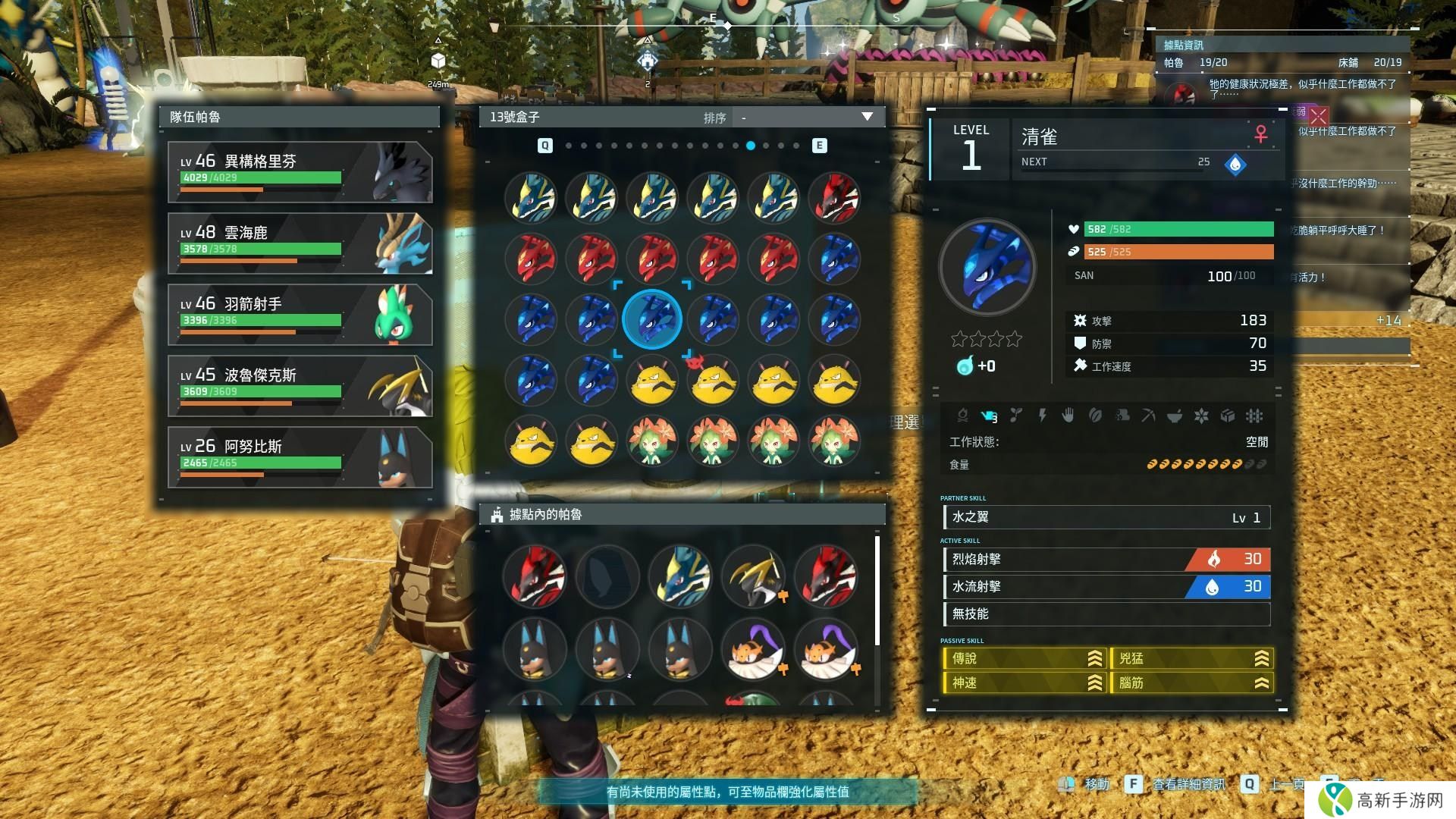The height and width of the screenshot is (819, 1456).
Task: Inspect the 兇猛 passive skill
Action: click(1191, 659)
